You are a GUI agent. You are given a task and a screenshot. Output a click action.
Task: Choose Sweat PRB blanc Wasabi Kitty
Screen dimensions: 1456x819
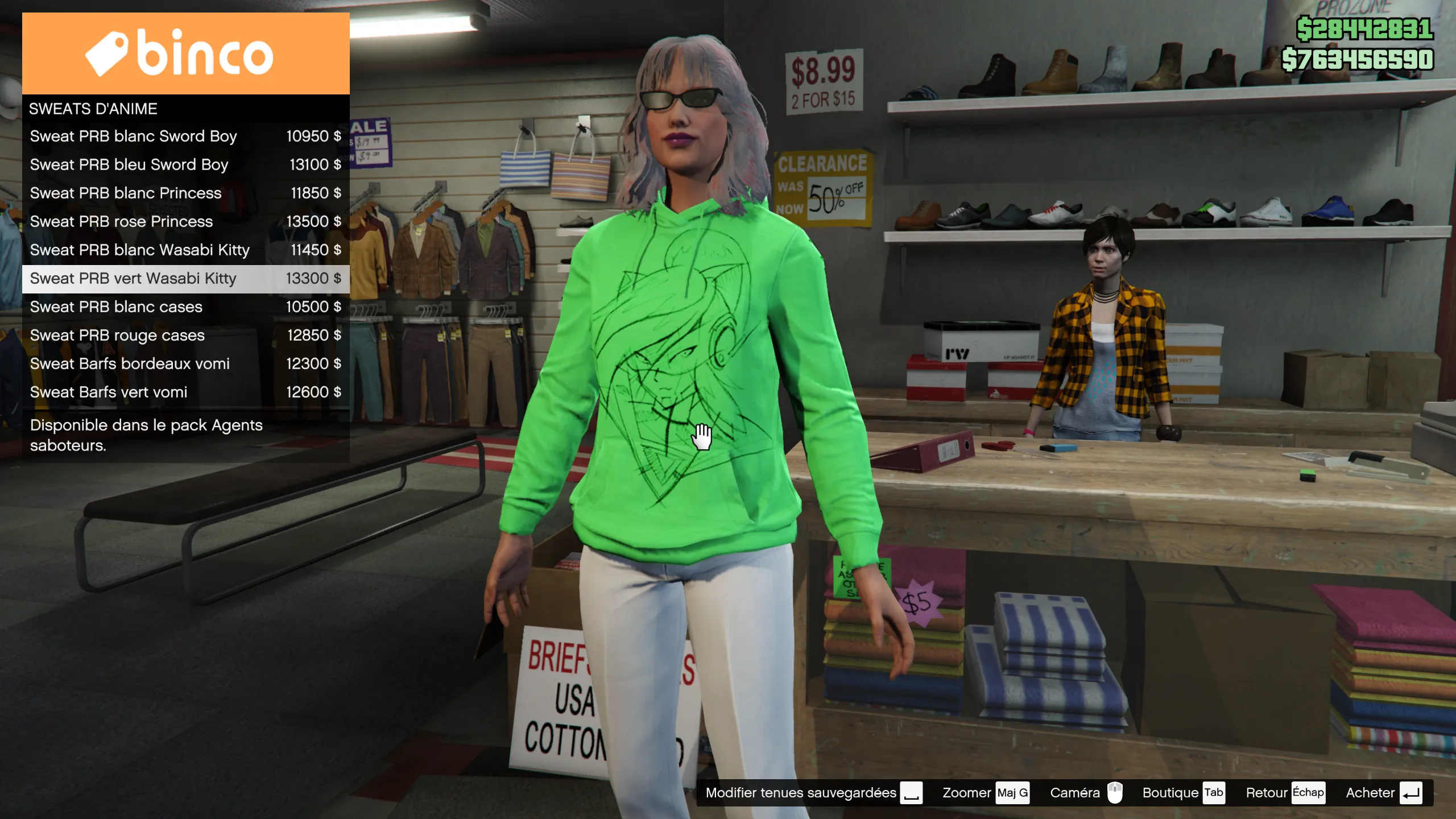[185, 250]
